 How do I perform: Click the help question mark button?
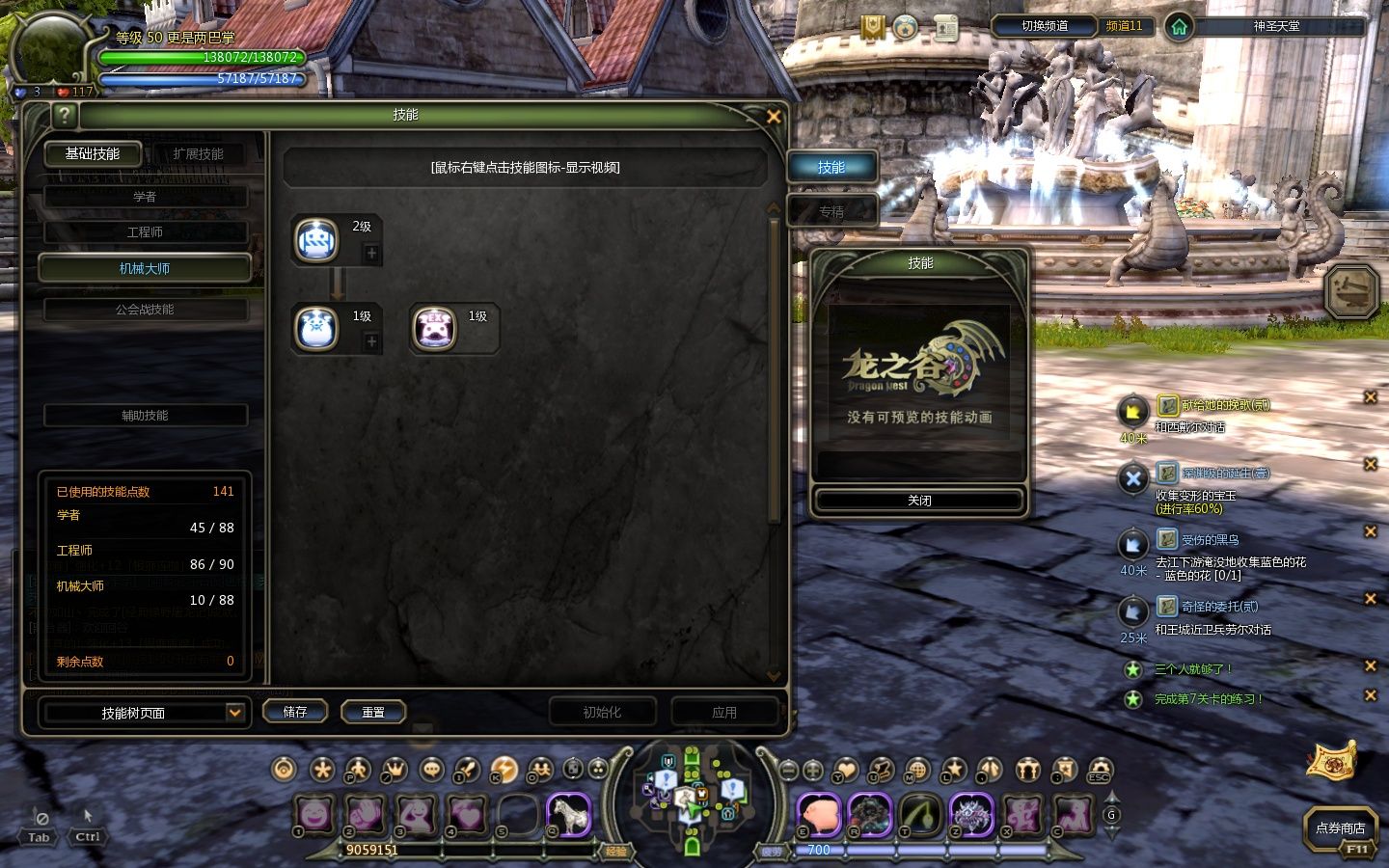64,117
